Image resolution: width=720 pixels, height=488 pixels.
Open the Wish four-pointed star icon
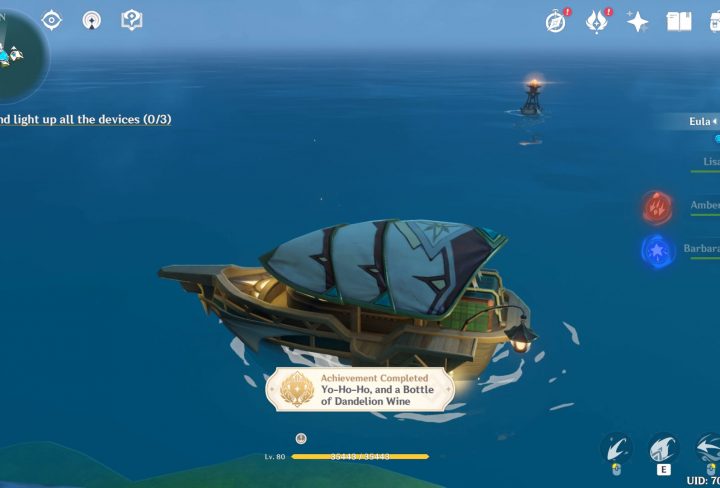pos(638,21)
